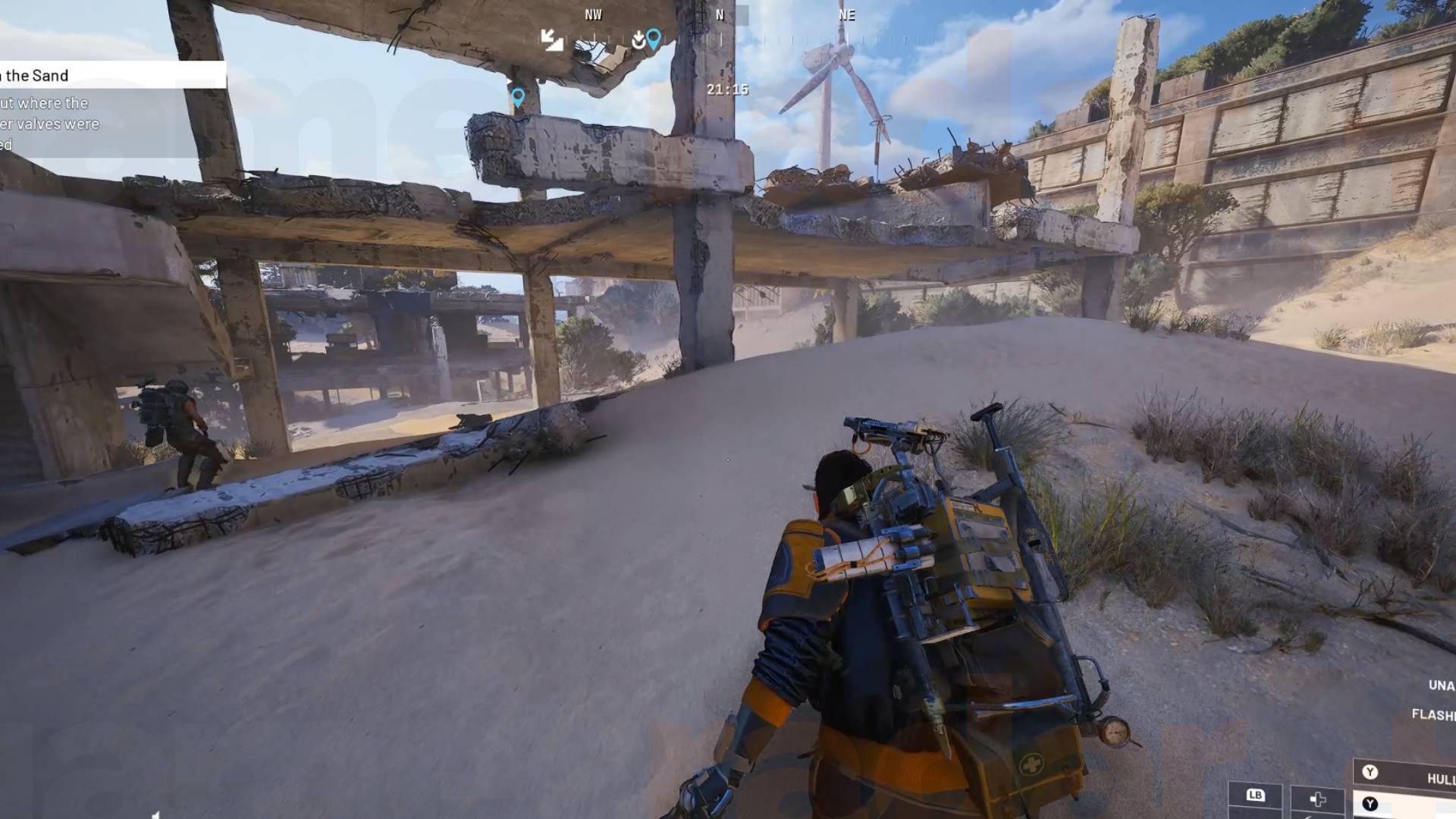1456x819 pixels.
Task: Select the extraction arrow icon beside the compass
Action: 637,39
